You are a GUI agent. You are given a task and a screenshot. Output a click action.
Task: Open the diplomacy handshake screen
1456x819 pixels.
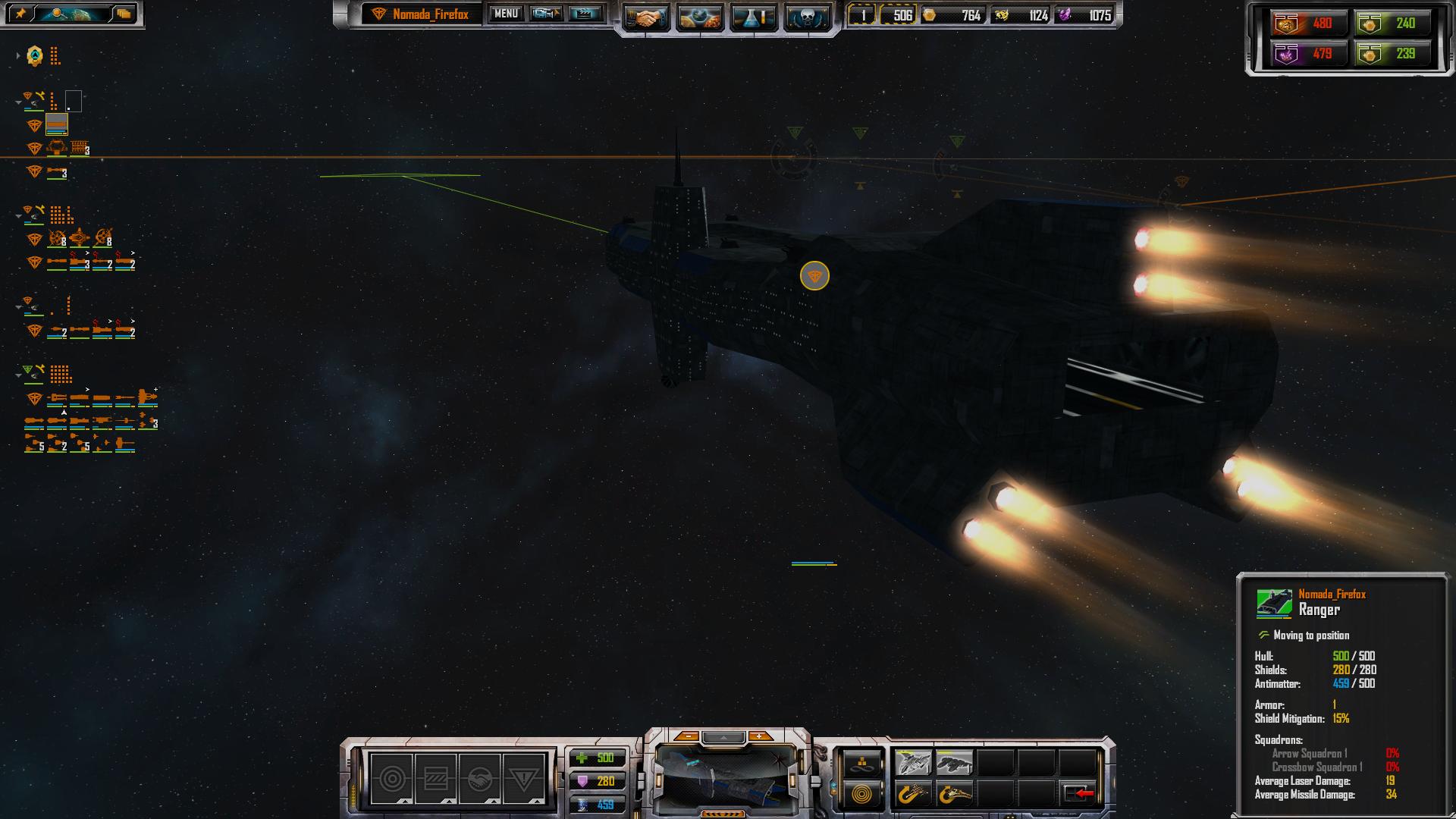point(646,17)
